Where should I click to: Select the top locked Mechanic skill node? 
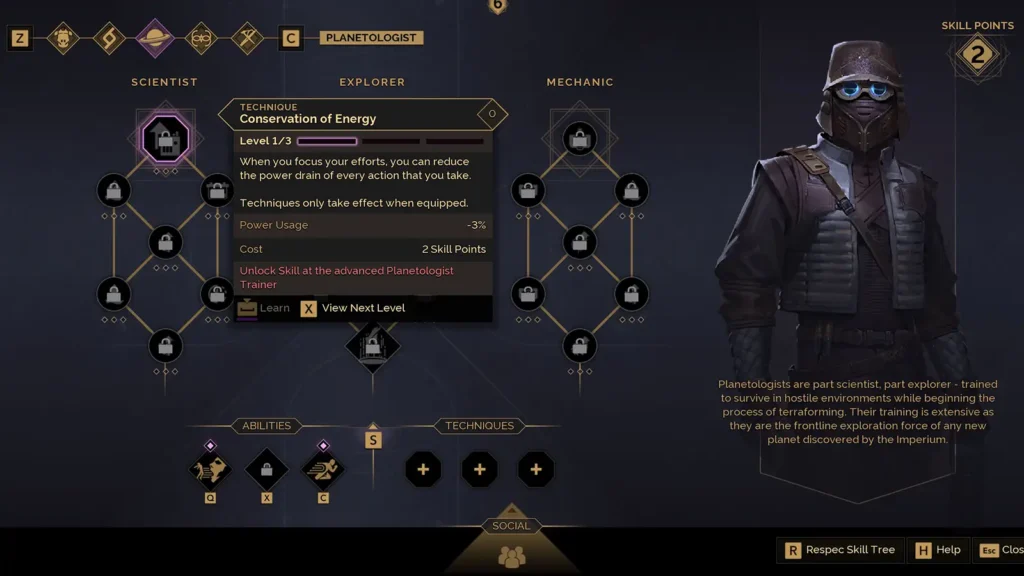(x=580, y=139)
